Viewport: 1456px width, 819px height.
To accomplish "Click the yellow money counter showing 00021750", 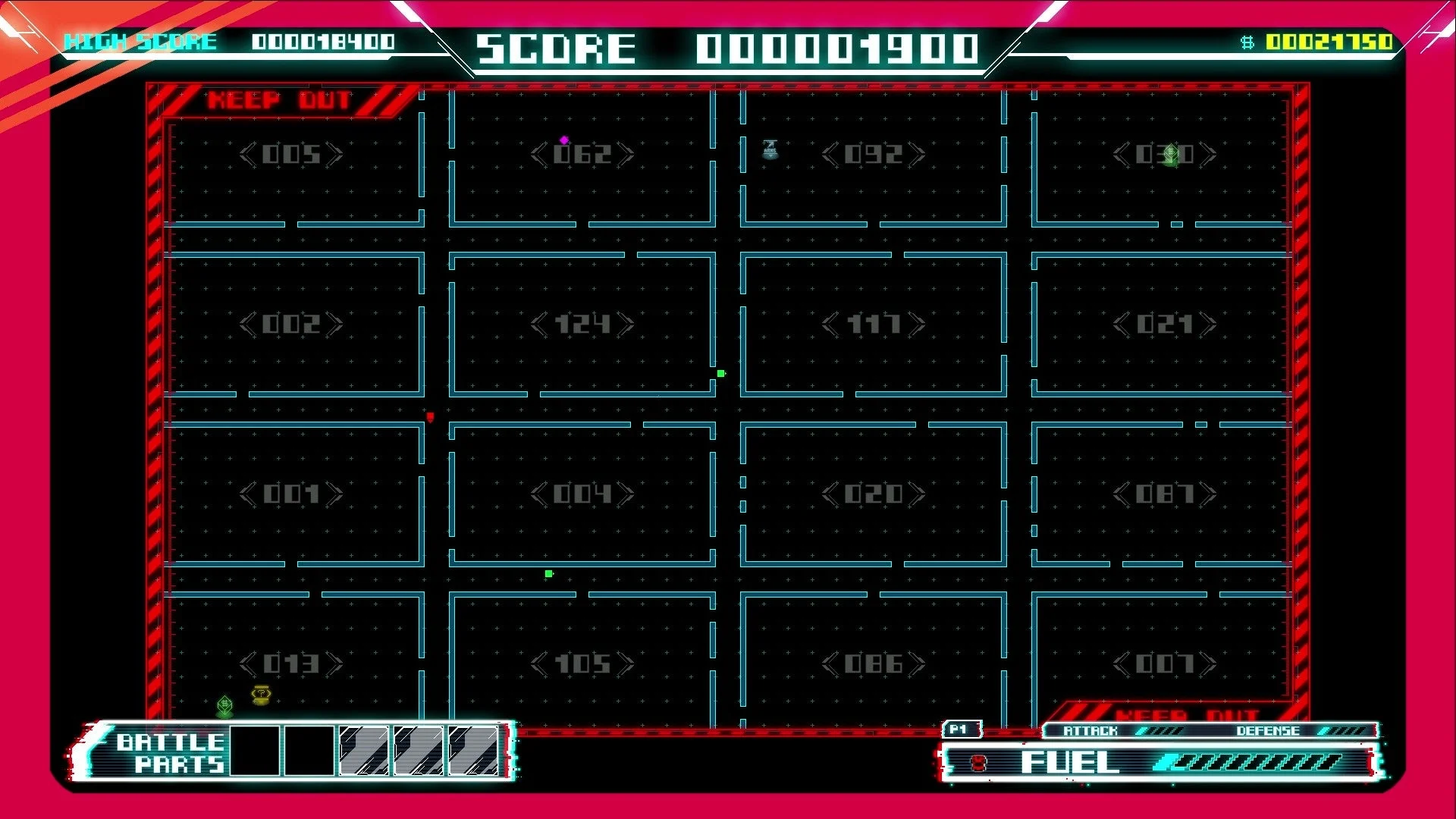I will pos(1331,42).
